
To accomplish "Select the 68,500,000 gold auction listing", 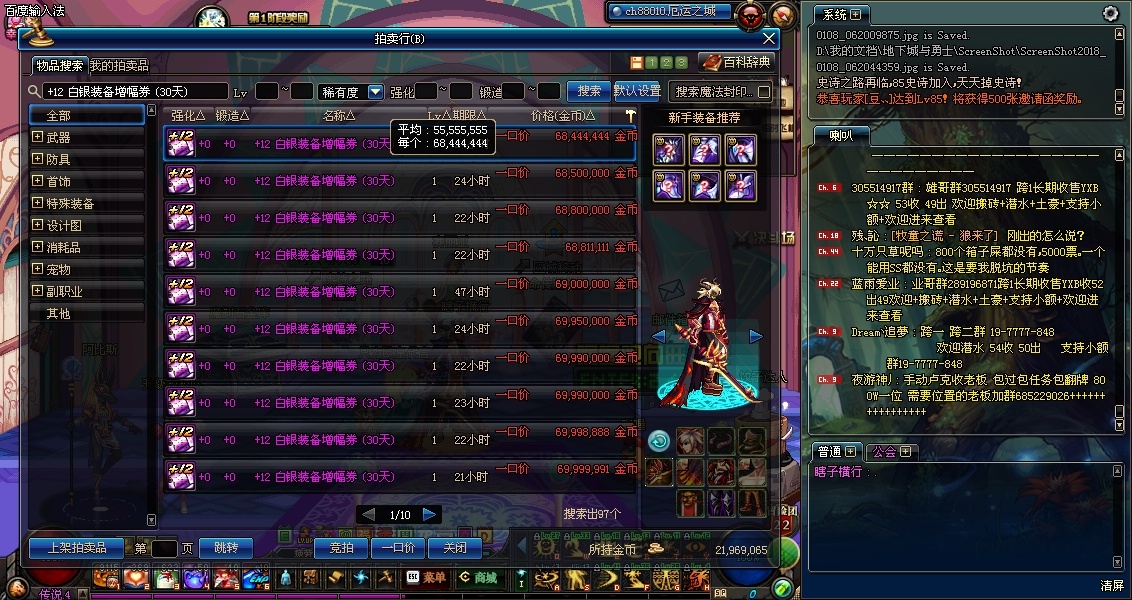I will pyautogui.click(x=399, y=181).
